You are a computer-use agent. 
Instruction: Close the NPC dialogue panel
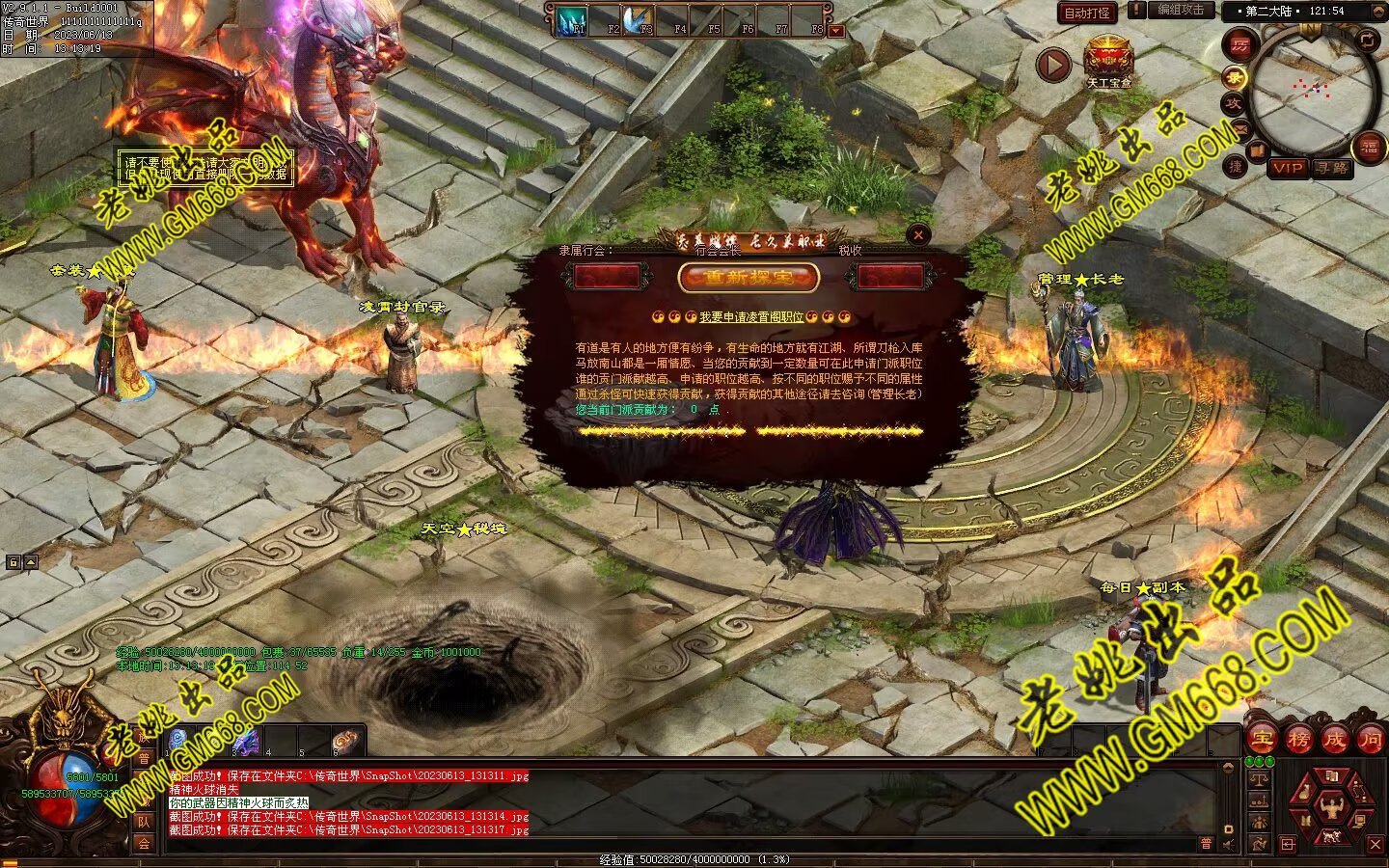coord(918,234)
